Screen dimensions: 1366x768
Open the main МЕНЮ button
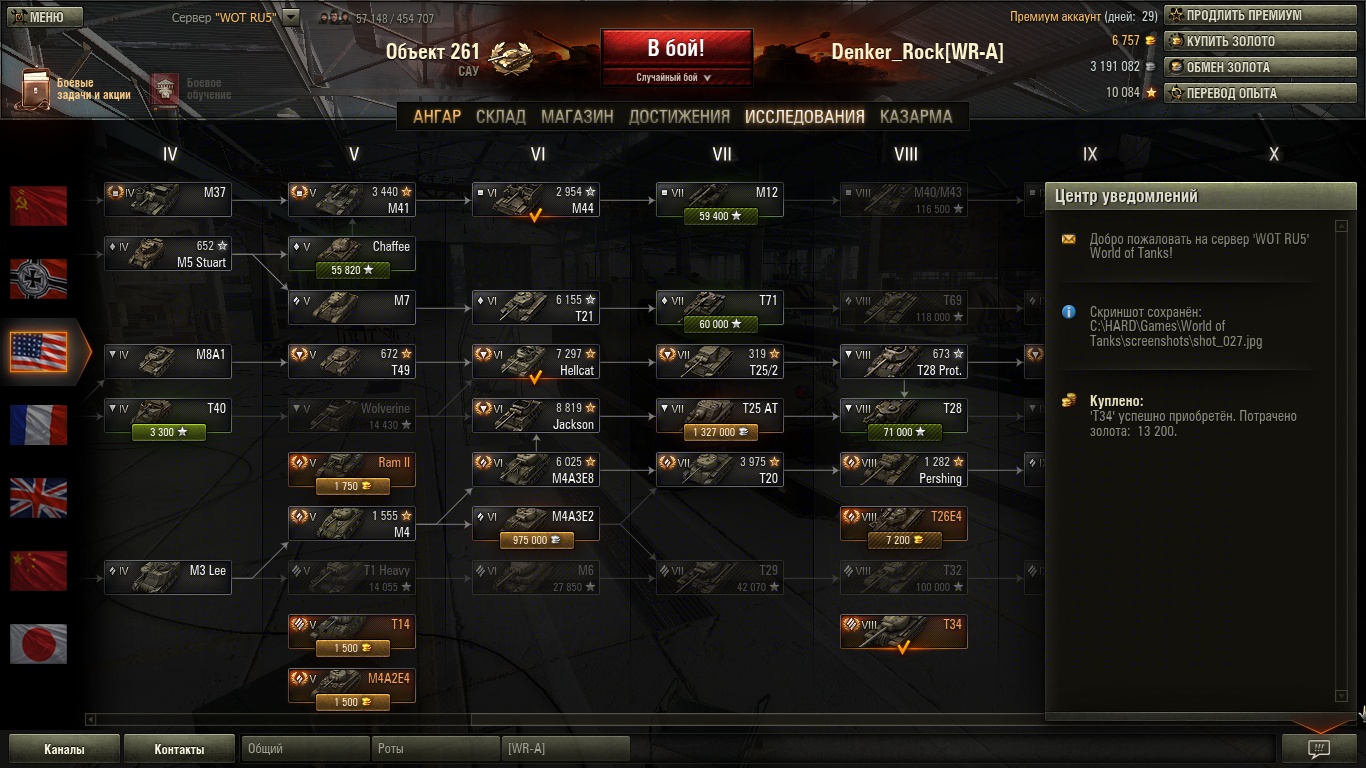(37, 17)
